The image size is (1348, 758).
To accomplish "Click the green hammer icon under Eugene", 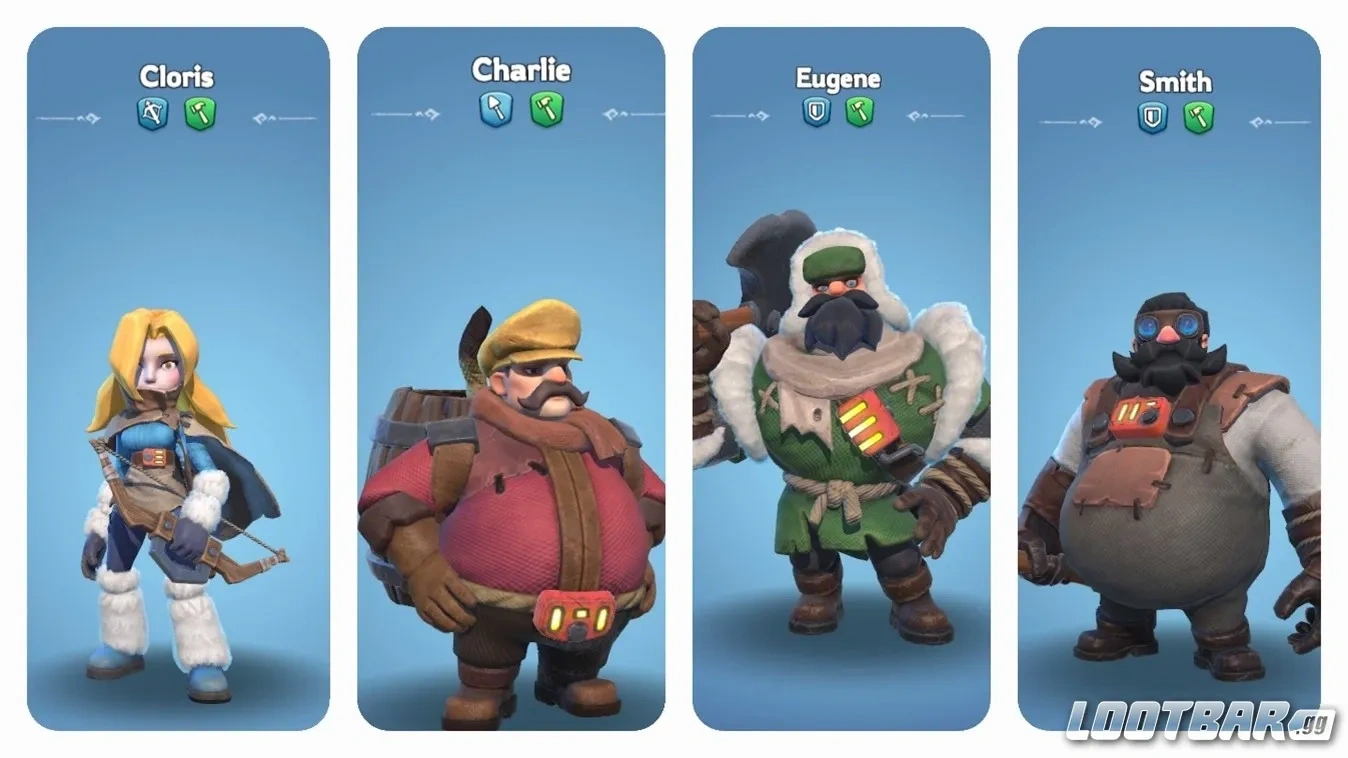I will click(860, 110).
